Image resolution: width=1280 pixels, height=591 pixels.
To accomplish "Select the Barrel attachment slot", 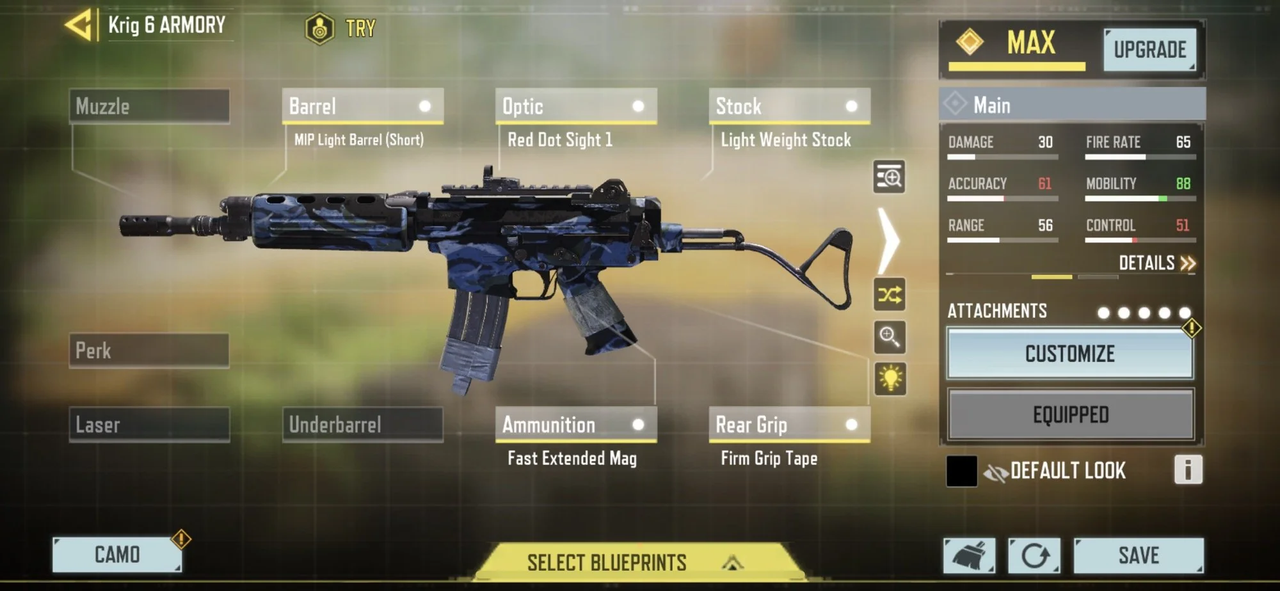I will (362, 106).
